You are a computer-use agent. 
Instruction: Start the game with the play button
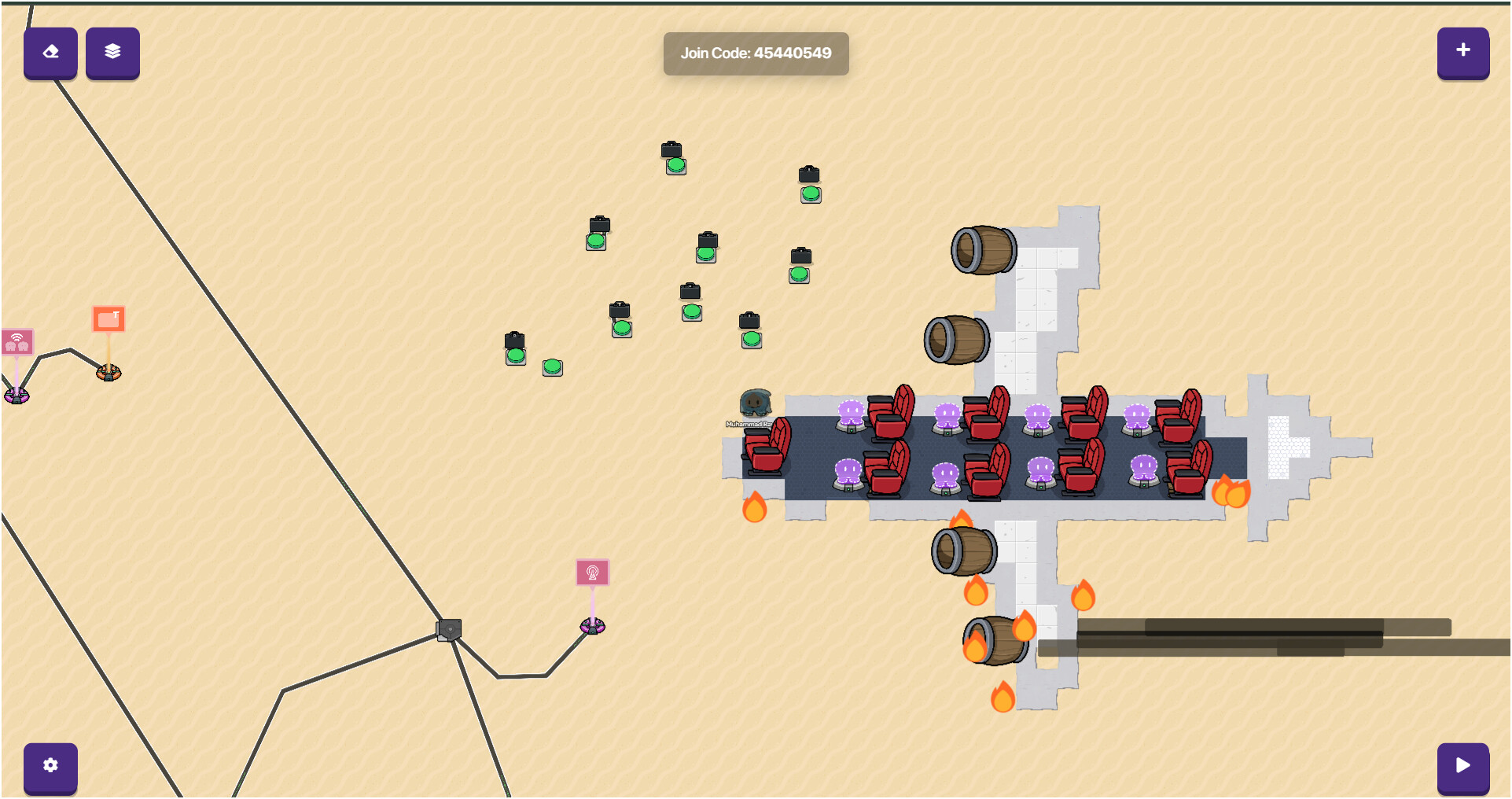1462,766
